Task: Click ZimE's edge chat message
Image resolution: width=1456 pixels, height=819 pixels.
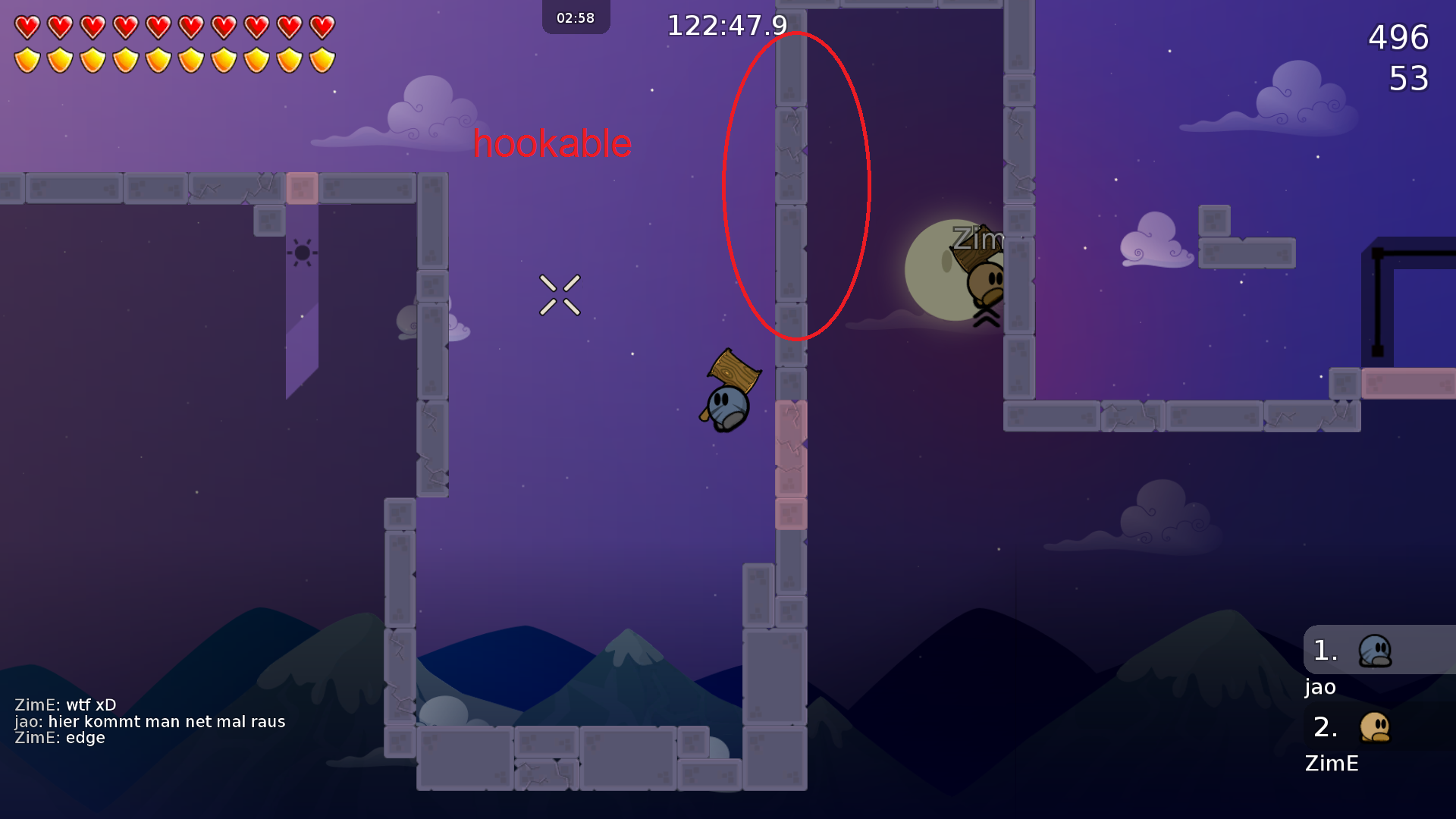Action: pos(61,737)
